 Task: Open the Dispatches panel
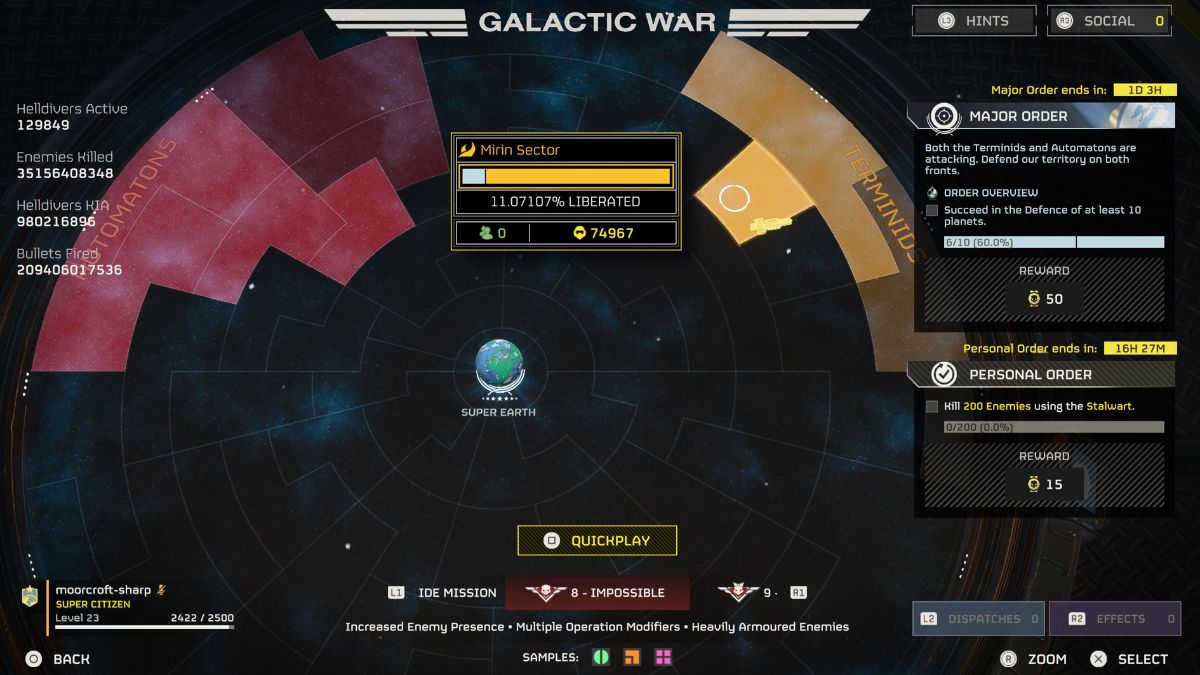coord(978,619)
